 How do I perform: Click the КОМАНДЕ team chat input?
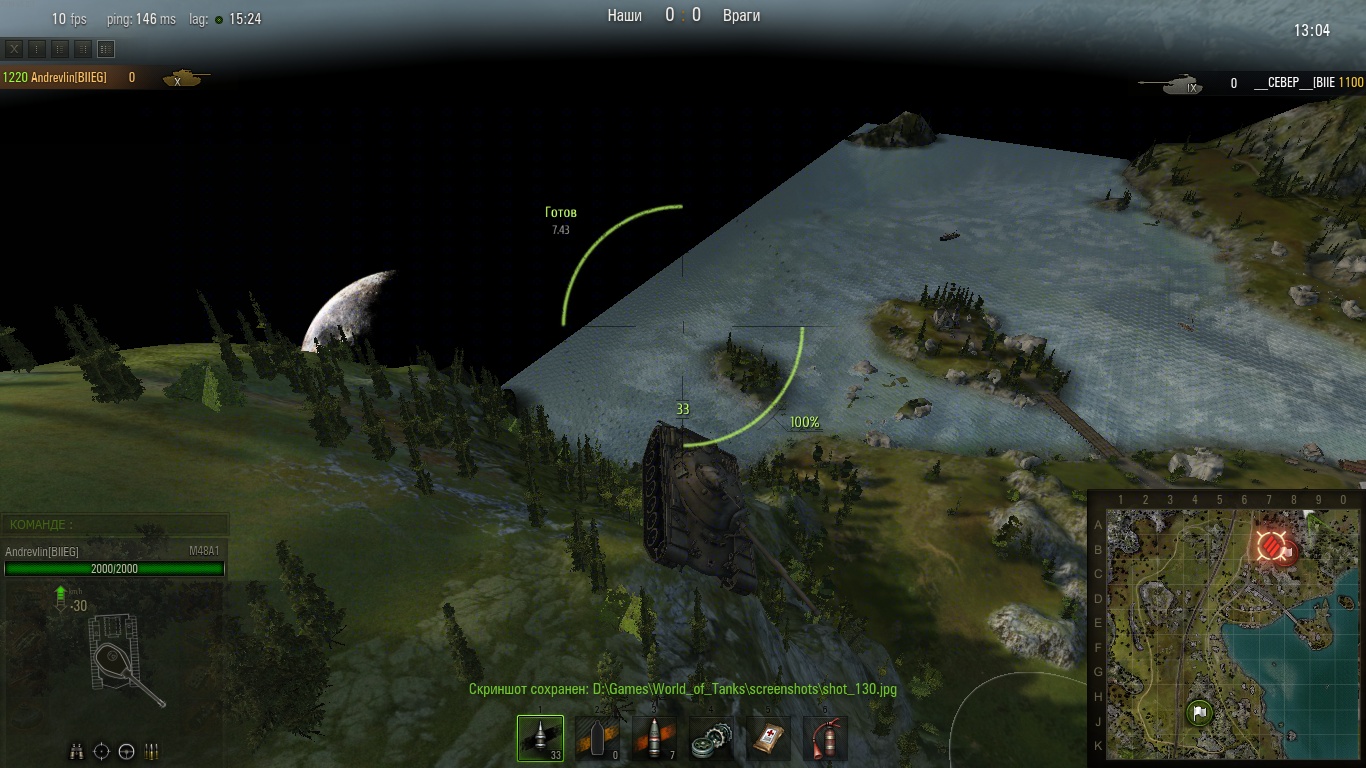(115, 524)
